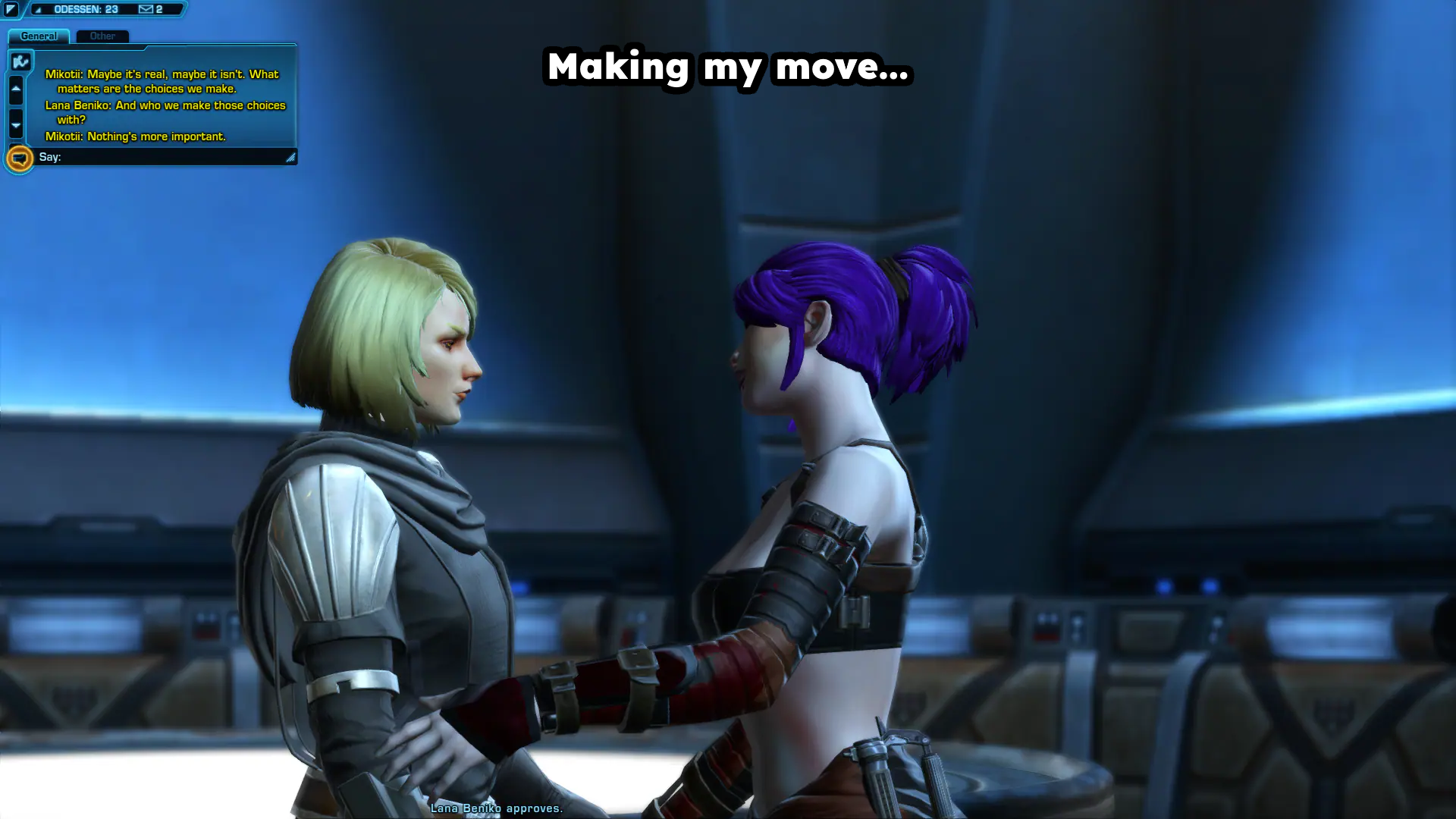Click the chat window resize handle
The width and height of the screenshot is (1456, 819).
(290, 158)
